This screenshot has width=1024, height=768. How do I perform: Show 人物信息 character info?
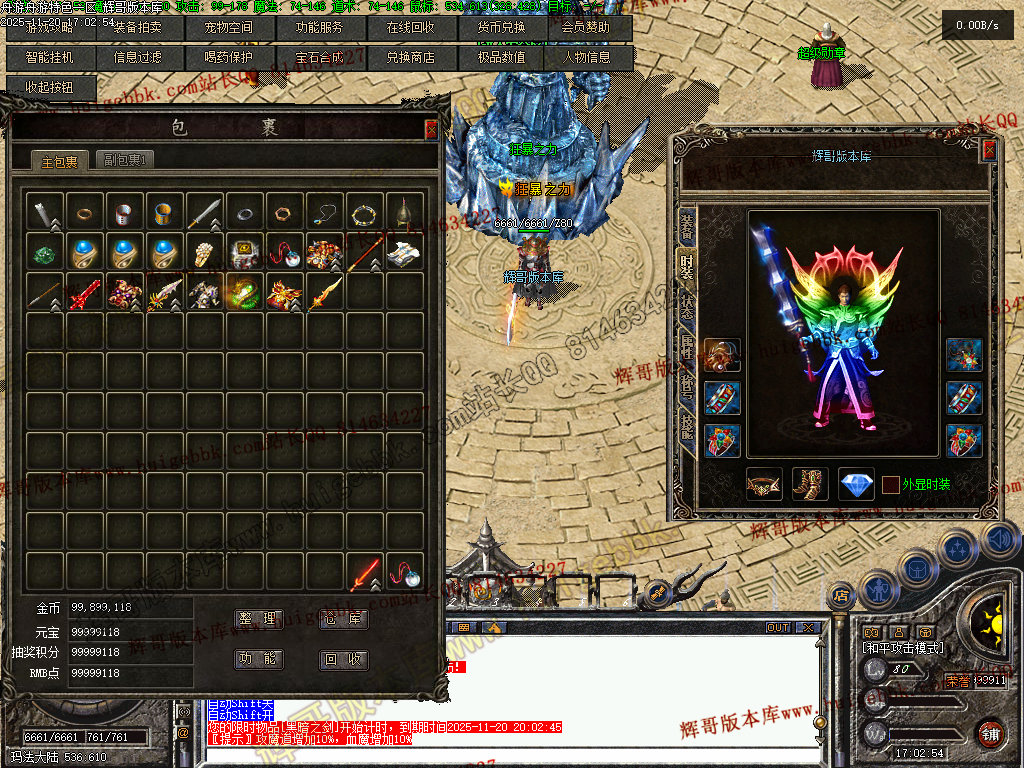click(x=587, y=58)
